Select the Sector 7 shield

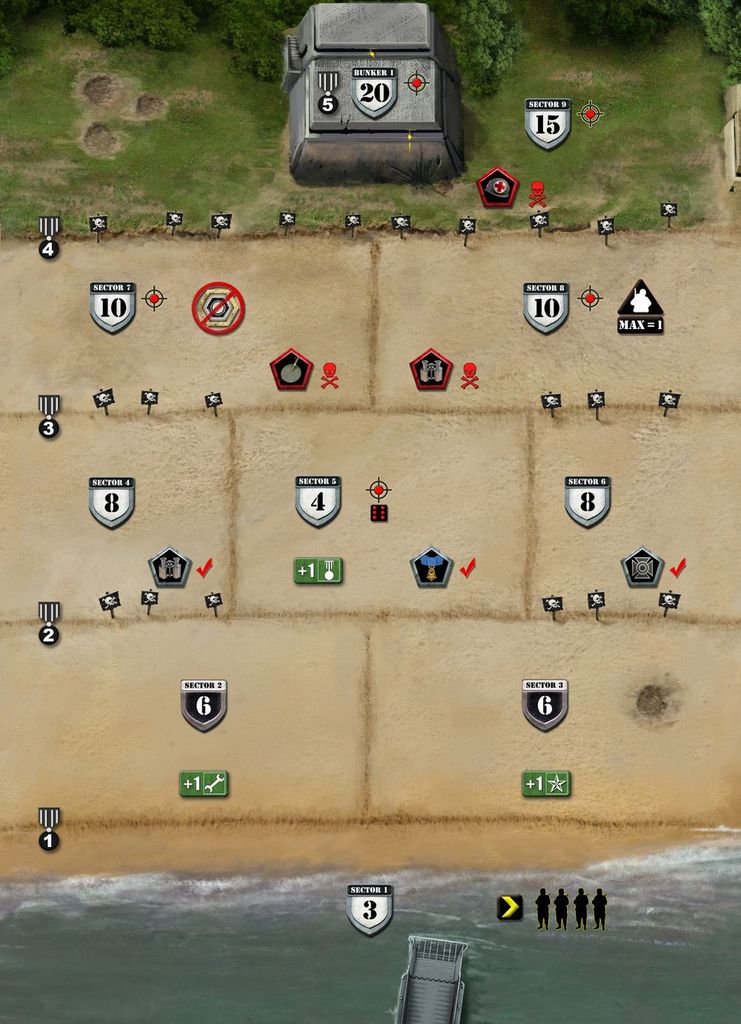click(112, 307)
